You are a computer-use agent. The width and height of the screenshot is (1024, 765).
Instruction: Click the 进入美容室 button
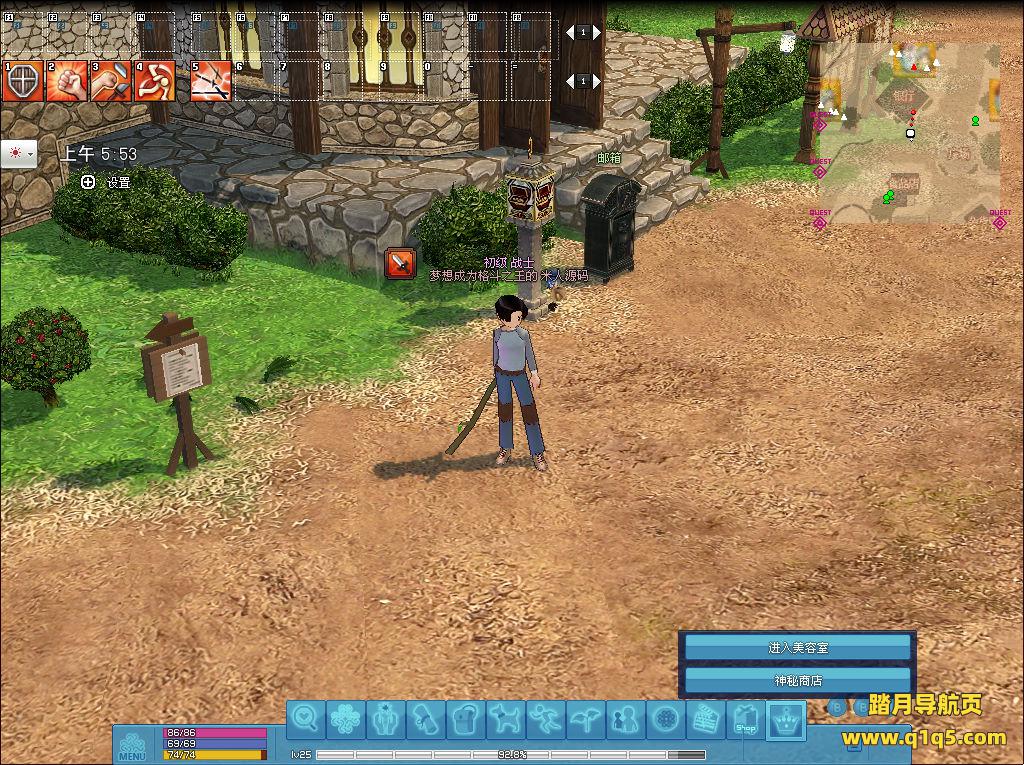pos(797,648)
